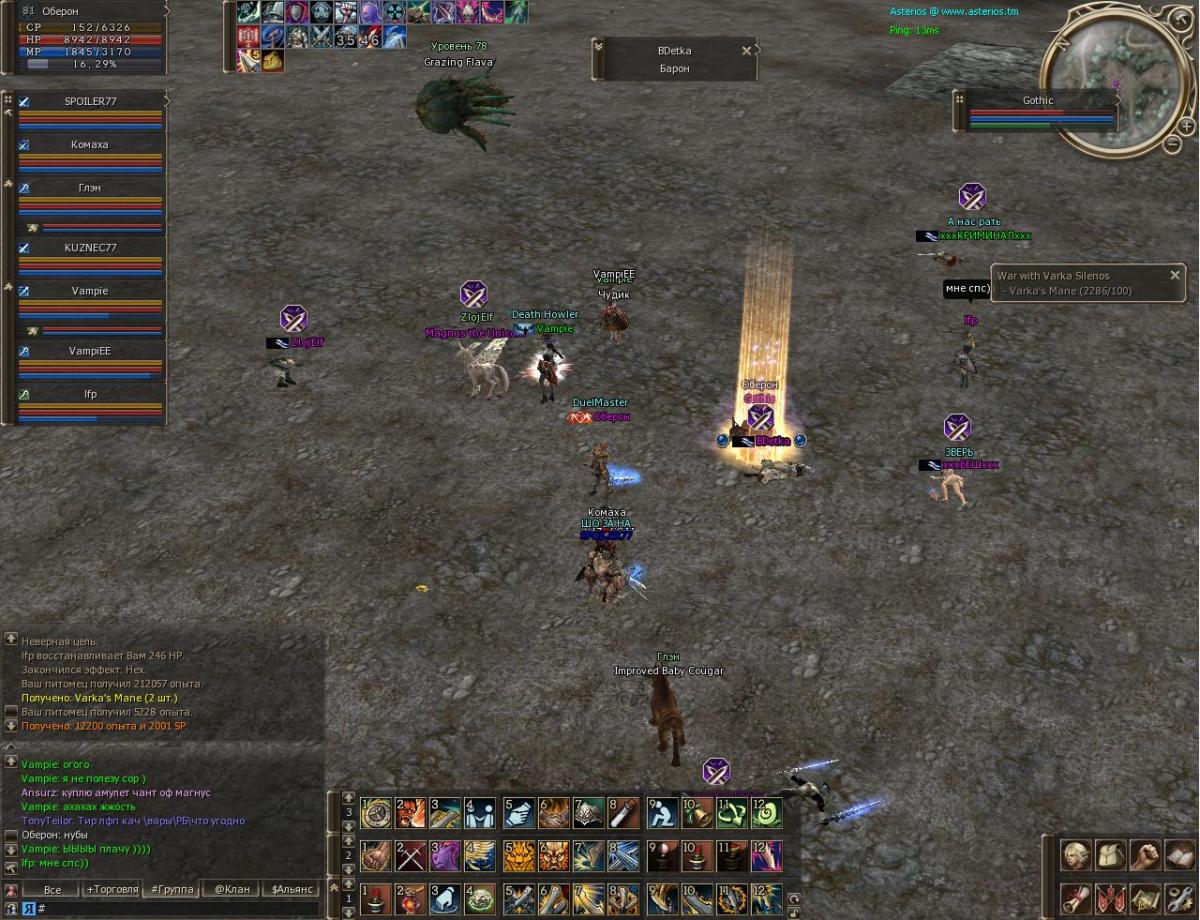Select party member VampiEE in party list
Viewport: 1200px width, 920px height.
pyautogui.click(x=90, y=351)
